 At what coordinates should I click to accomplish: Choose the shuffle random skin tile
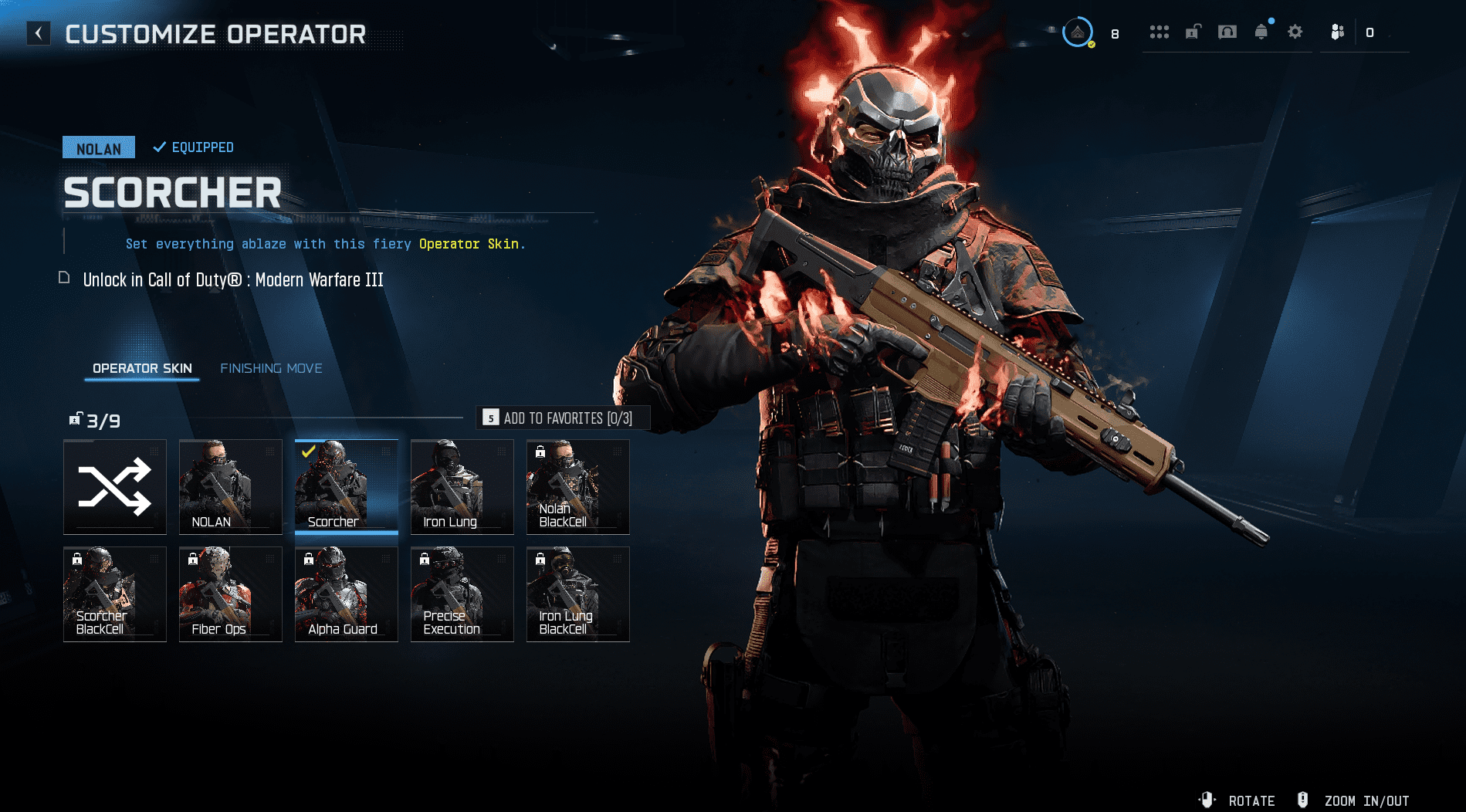115,487
